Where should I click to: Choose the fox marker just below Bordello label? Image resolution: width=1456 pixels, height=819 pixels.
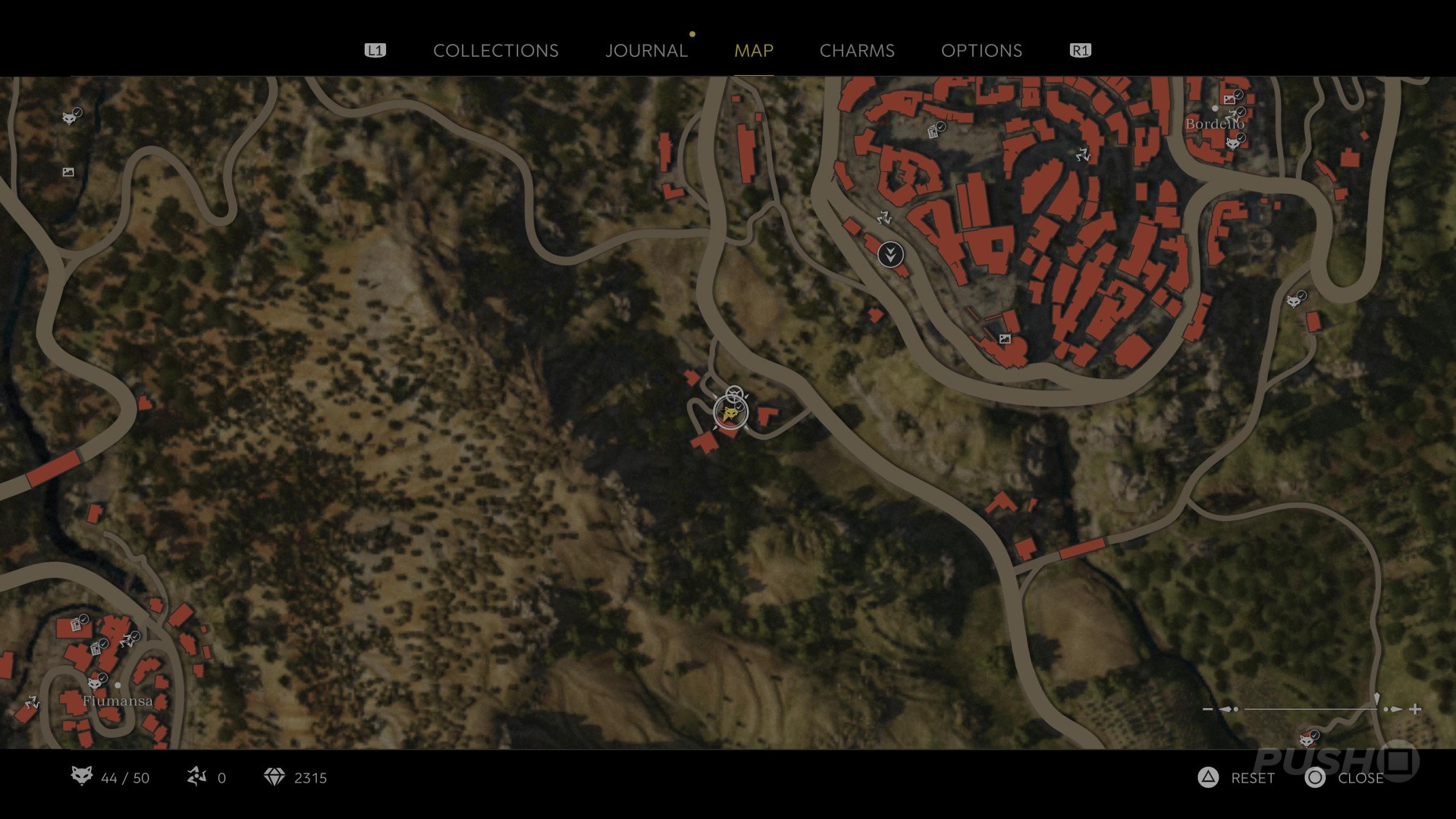pos(1234,143)
